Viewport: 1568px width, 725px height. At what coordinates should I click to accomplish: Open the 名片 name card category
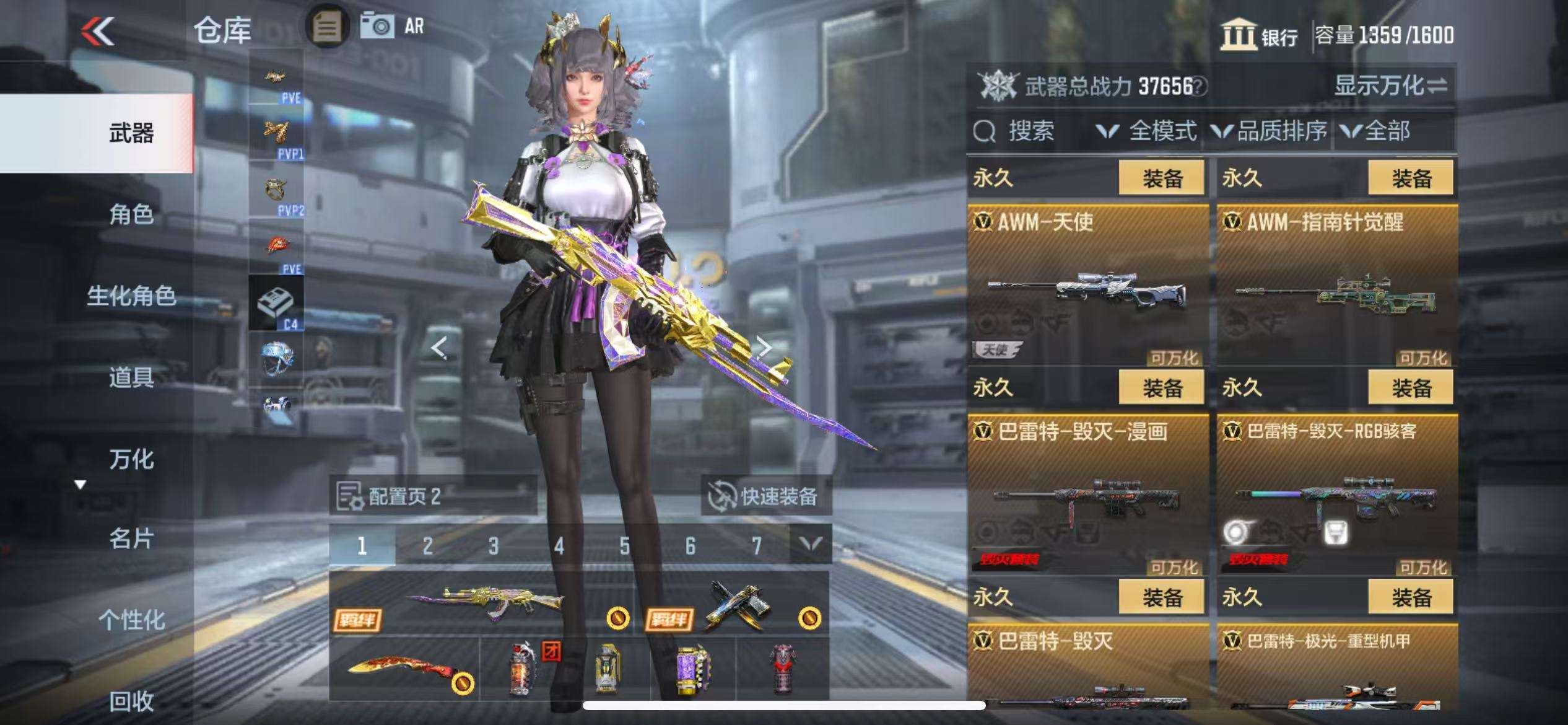(x=131, y=538)
